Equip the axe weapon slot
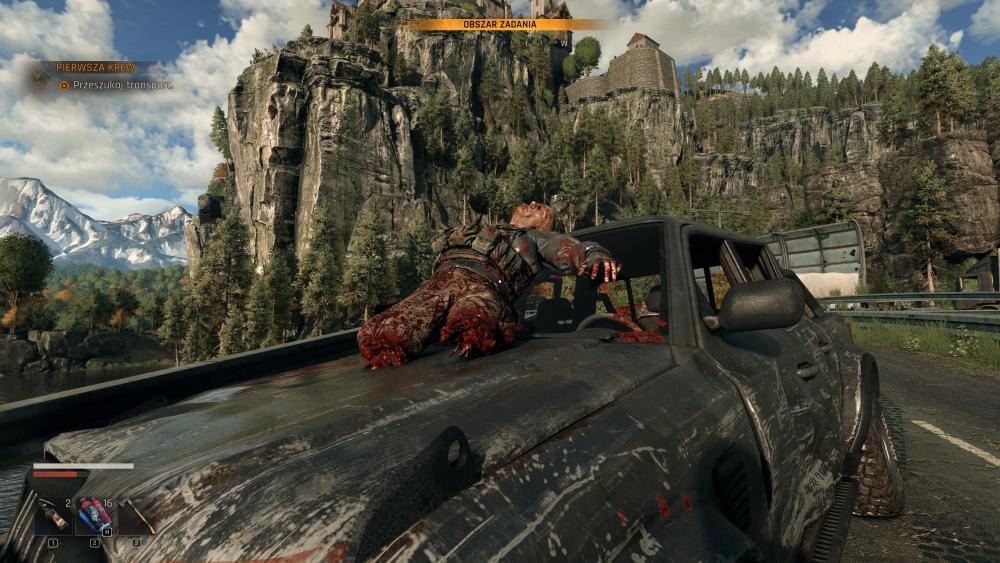Image resolution: width=1000 pixels, height=563 pixels. pyautogui.click(x=136, y=516)
